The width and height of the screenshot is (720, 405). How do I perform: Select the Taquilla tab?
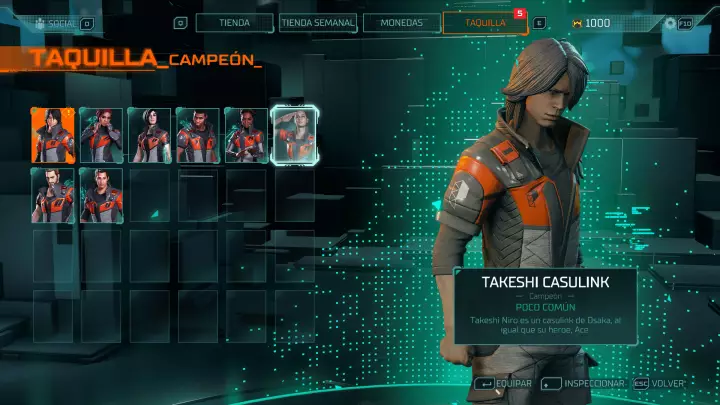click(x=485, y=23)
